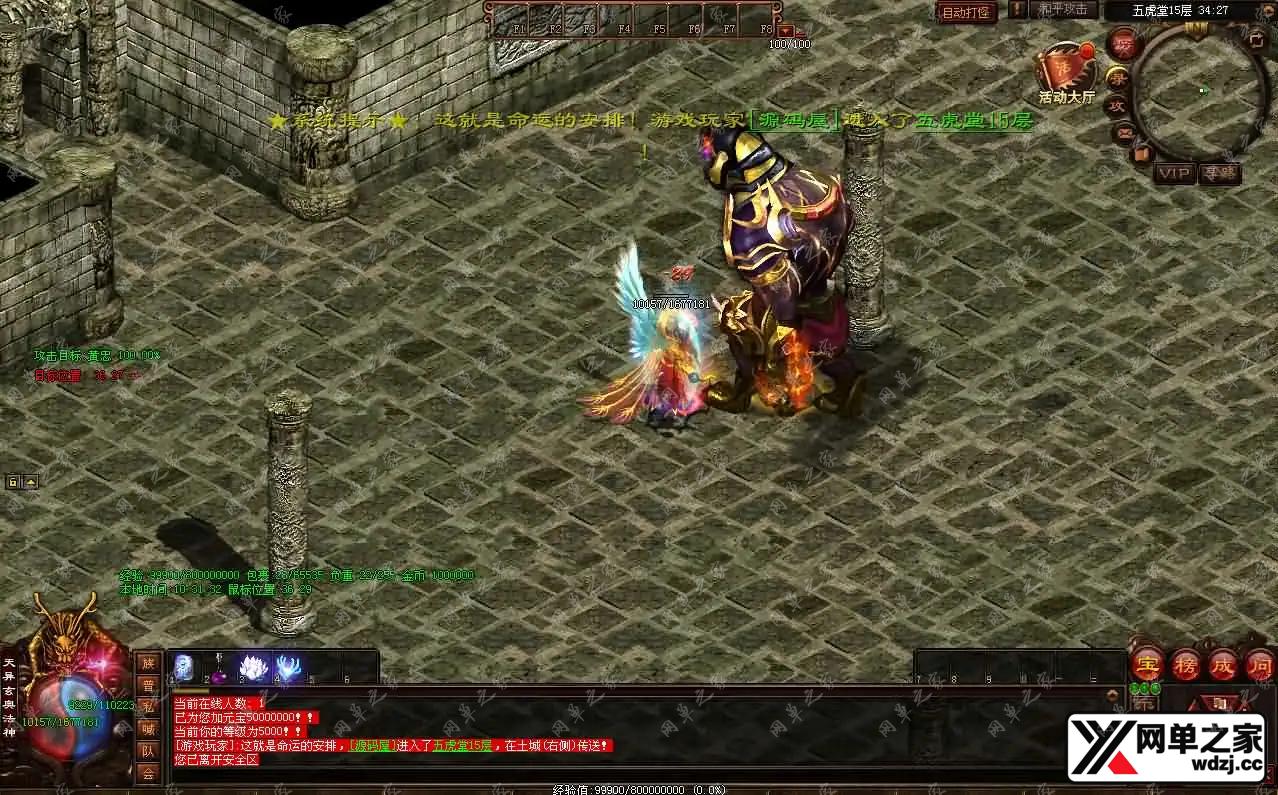Select the 喊 shout chat channel
The width and height of the screenshot is (1278, 795).
coord(148,729)
